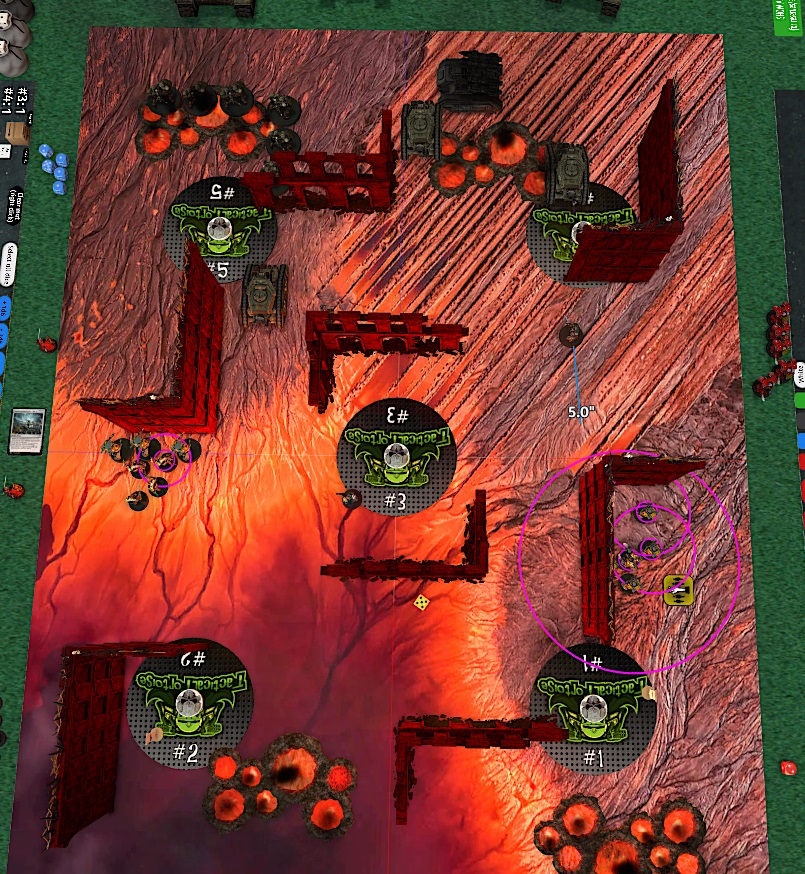Select objective marker #1
This screenshot has width=805, height=874.
(594, 711)
